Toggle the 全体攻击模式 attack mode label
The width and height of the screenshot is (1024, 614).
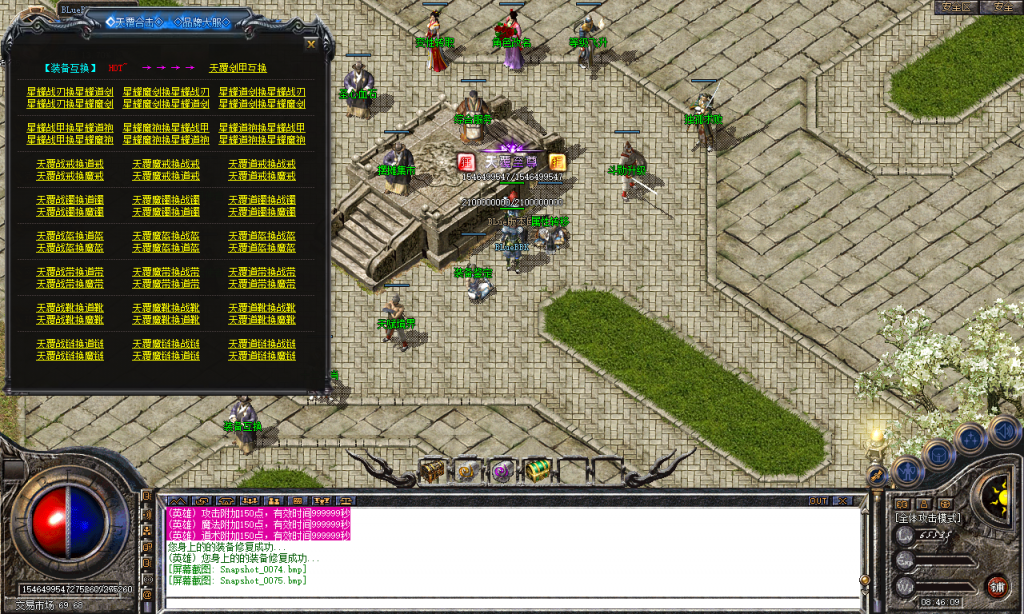(928, 518)
